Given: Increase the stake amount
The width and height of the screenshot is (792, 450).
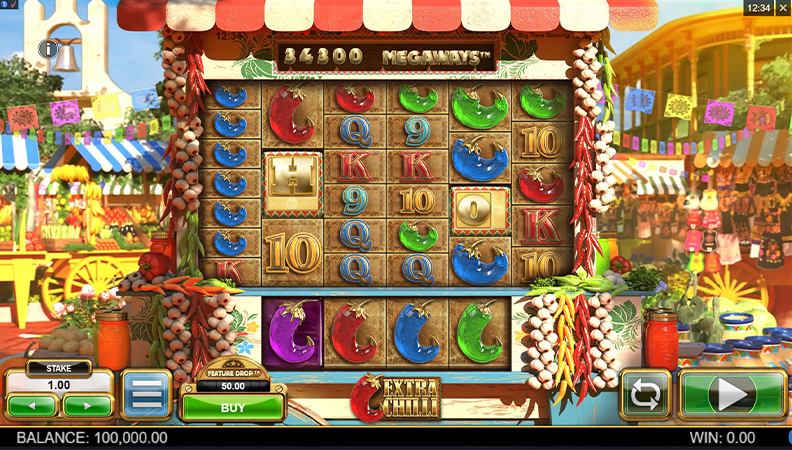Looking at the screenshot, I should (87, 406).
